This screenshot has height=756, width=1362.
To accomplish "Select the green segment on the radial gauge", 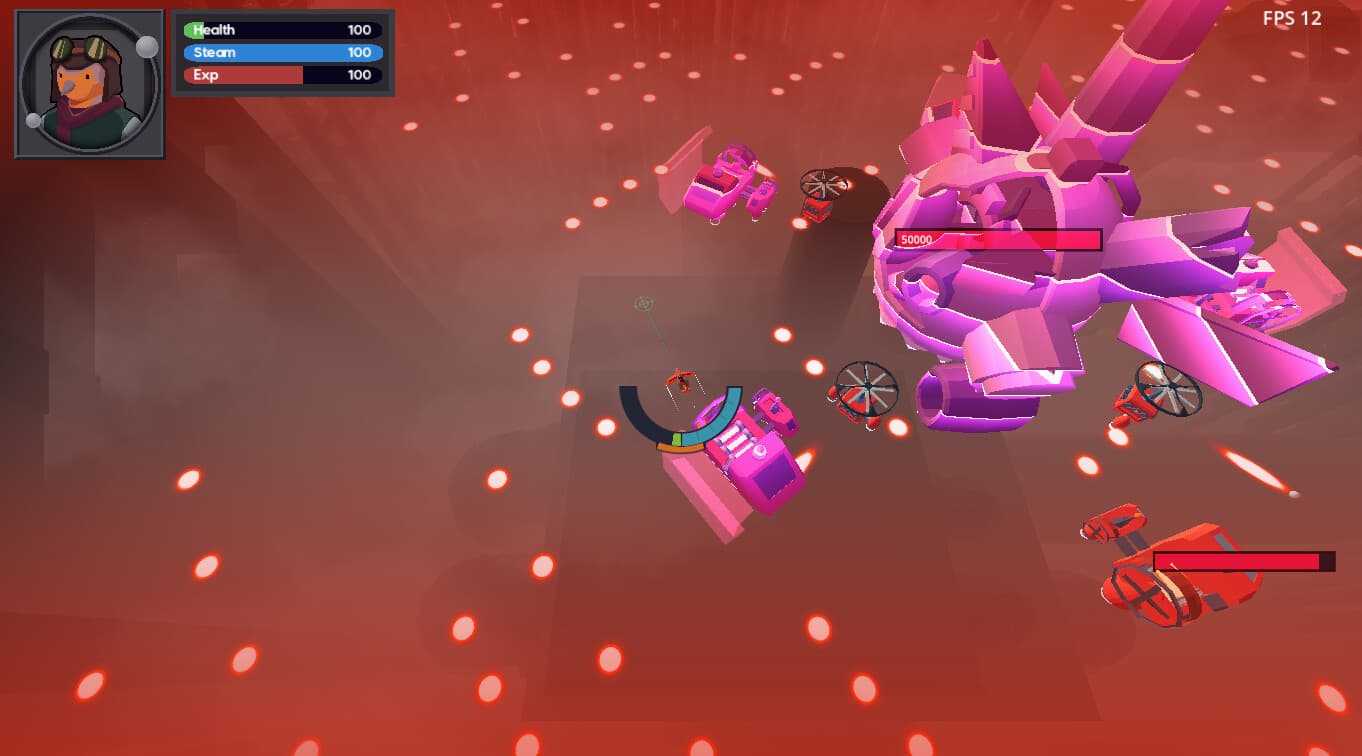I will (x=676, y=438).
